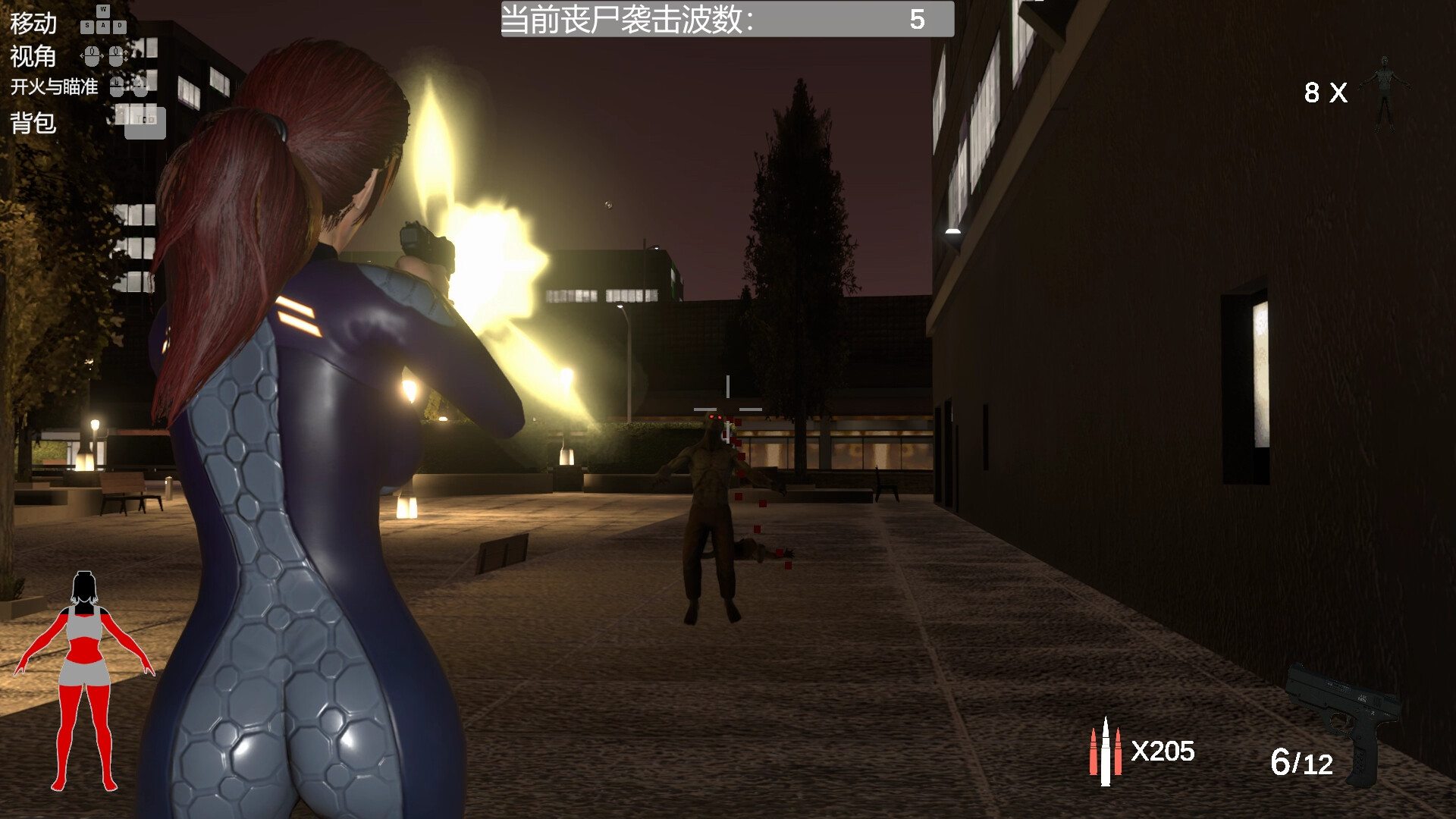Click the Tab key icon next to 背包
Image resolution: width=1456 pixels, height=819 pixels.
tap(146, 121)
